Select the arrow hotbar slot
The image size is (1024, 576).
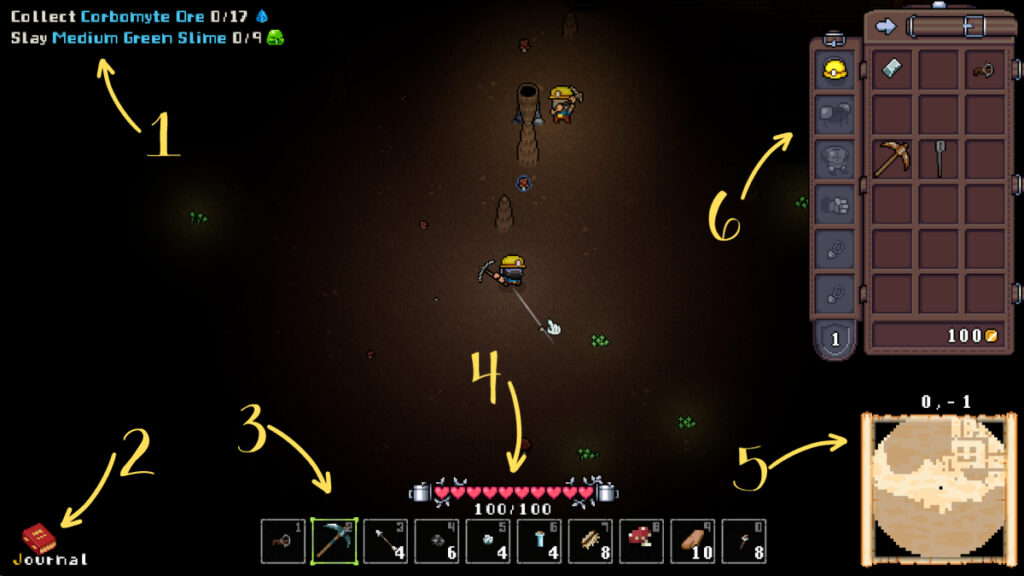coord(385,541)
